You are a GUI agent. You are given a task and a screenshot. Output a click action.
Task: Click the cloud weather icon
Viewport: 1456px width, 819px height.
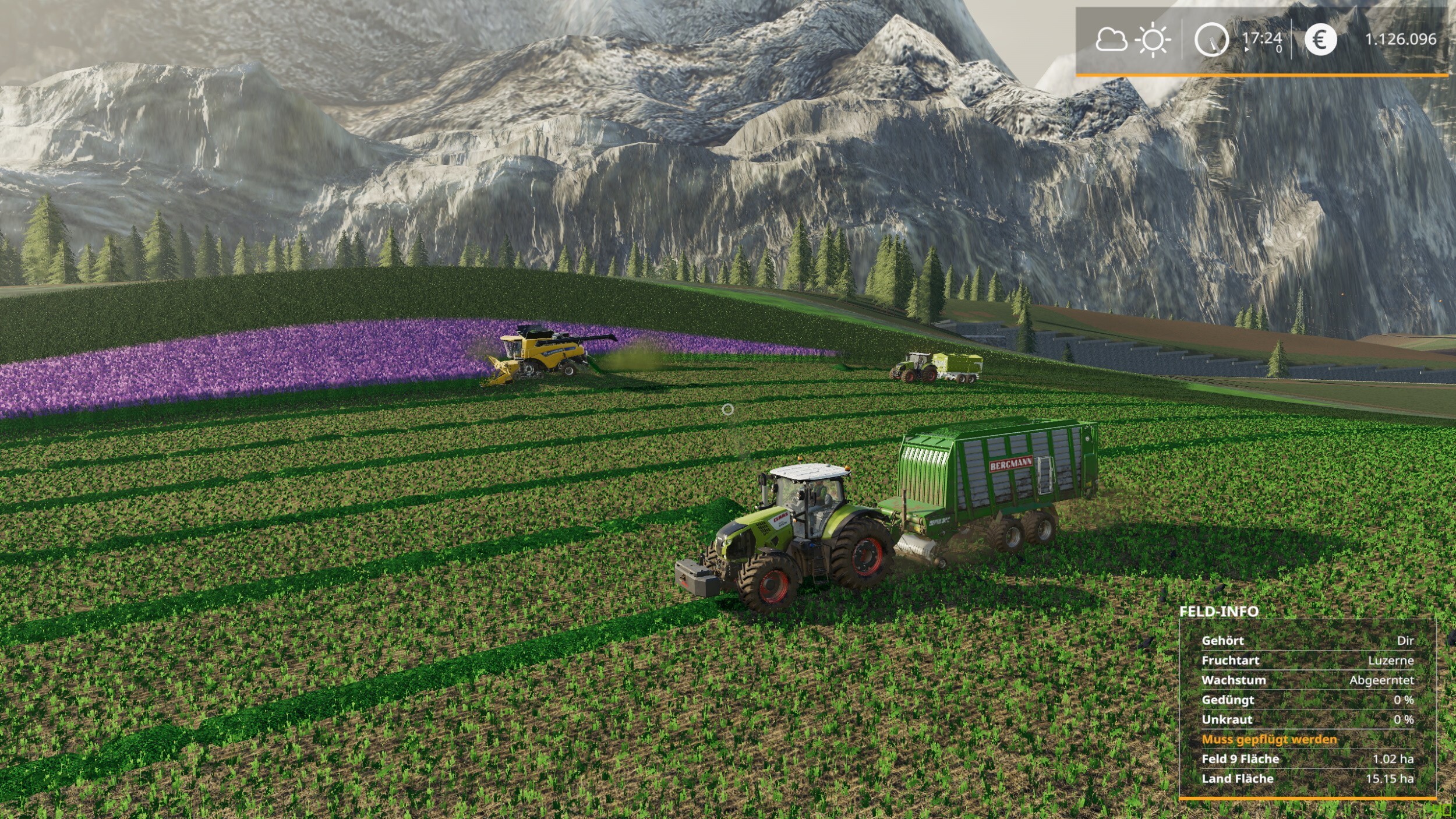coord(1111,40)
